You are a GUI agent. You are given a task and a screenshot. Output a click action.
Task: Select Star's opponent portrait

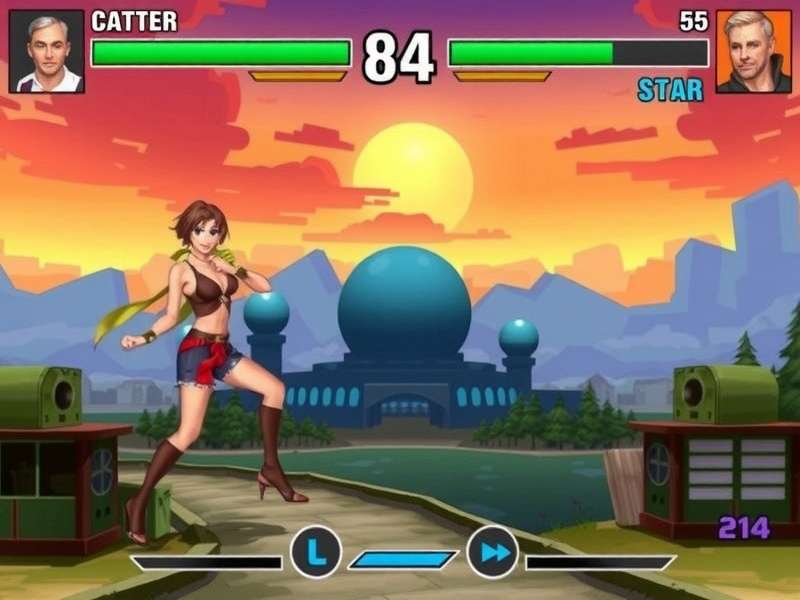(753, 52)
